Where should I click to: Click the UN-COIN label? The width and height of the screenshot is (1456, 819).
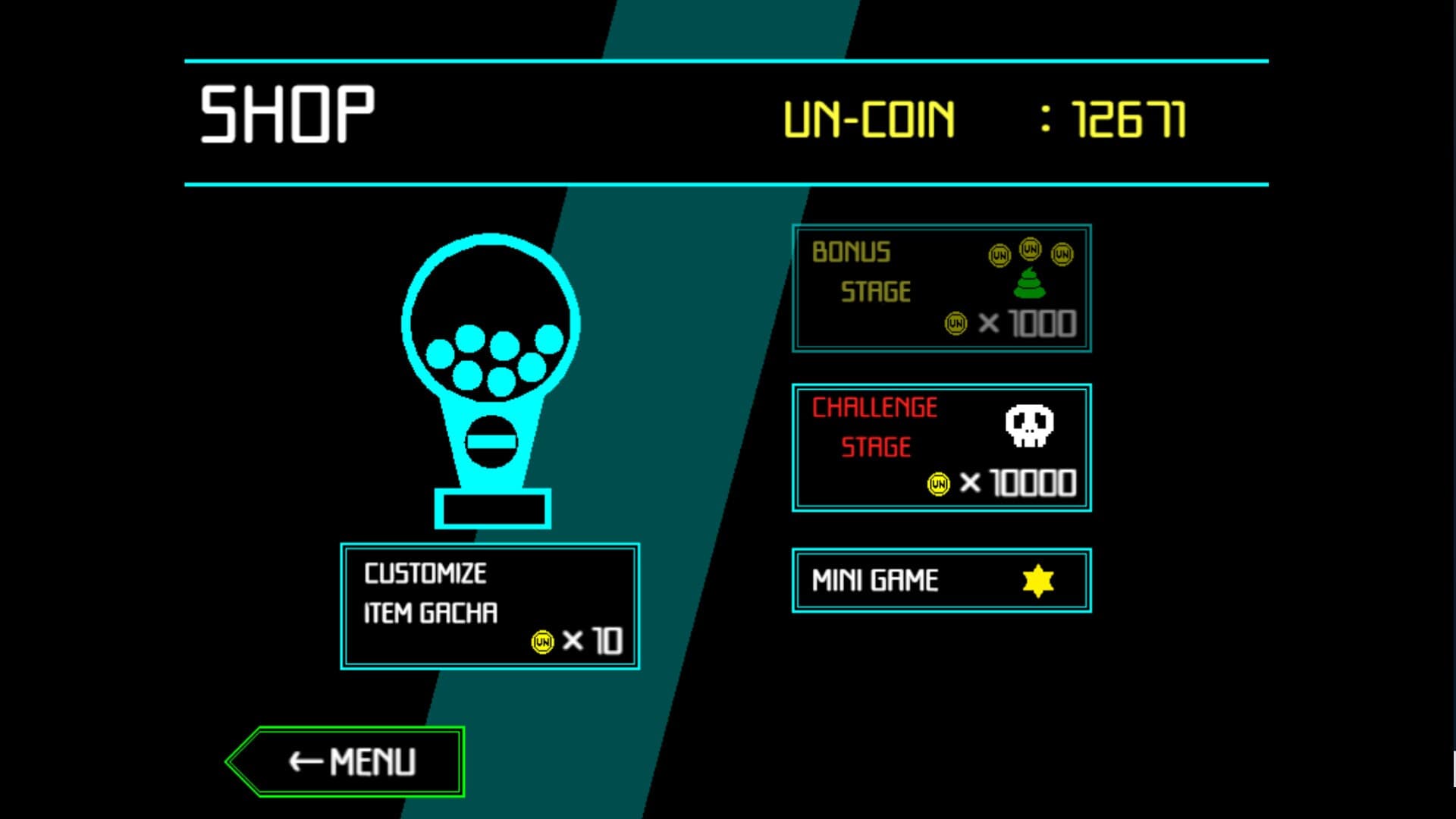(x=870, y=115)
